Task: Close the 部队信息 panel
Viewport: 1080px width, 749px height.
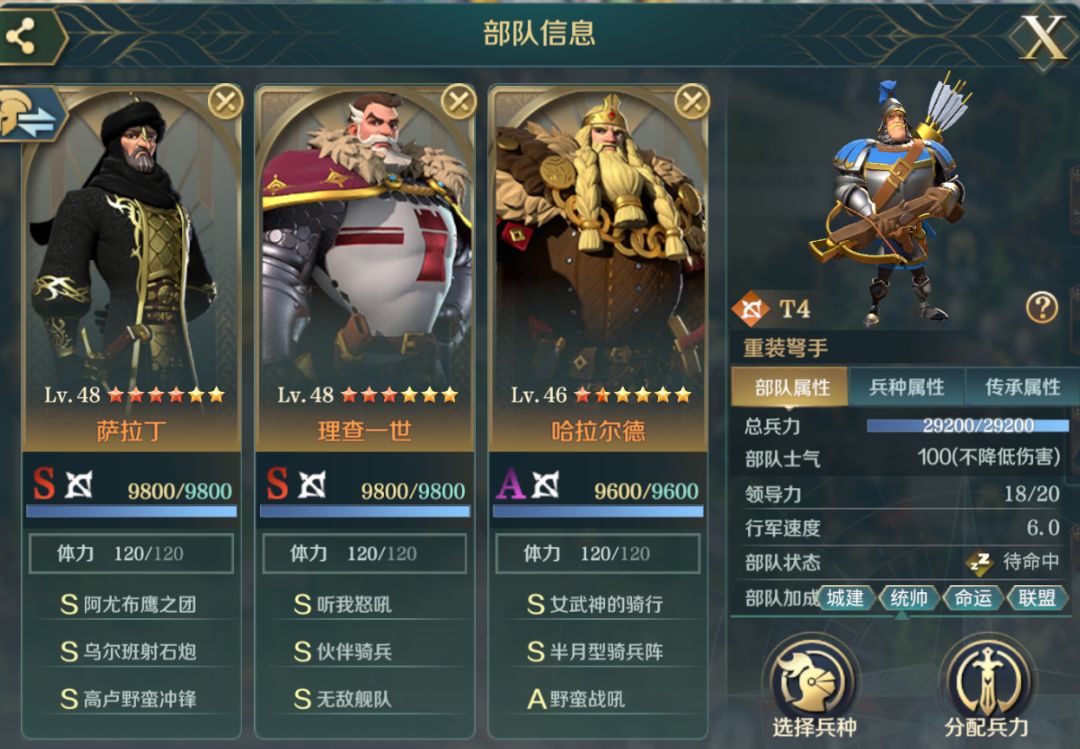Action: tap(1042, 37)
